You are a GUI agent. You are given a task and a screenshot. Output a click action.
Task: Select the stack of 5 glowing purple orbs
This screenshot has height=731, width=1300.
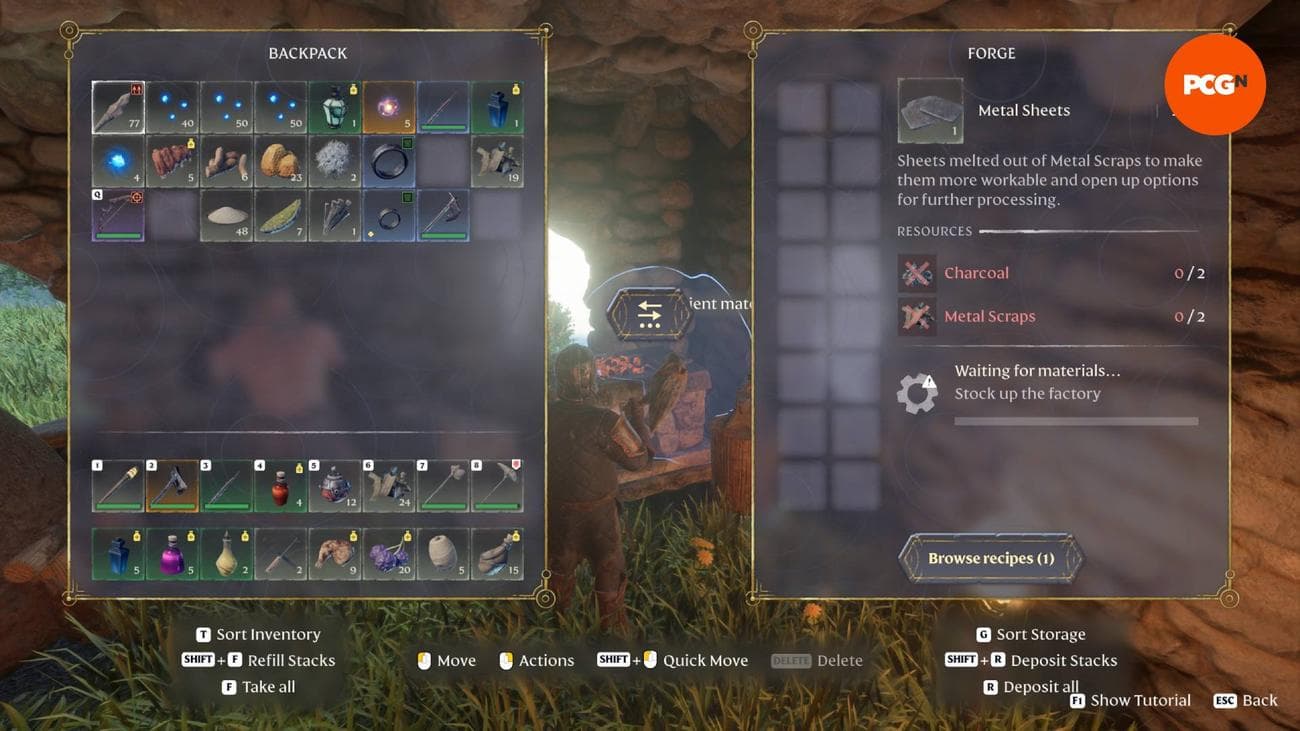pyautogui.click(x=389, y=105)
